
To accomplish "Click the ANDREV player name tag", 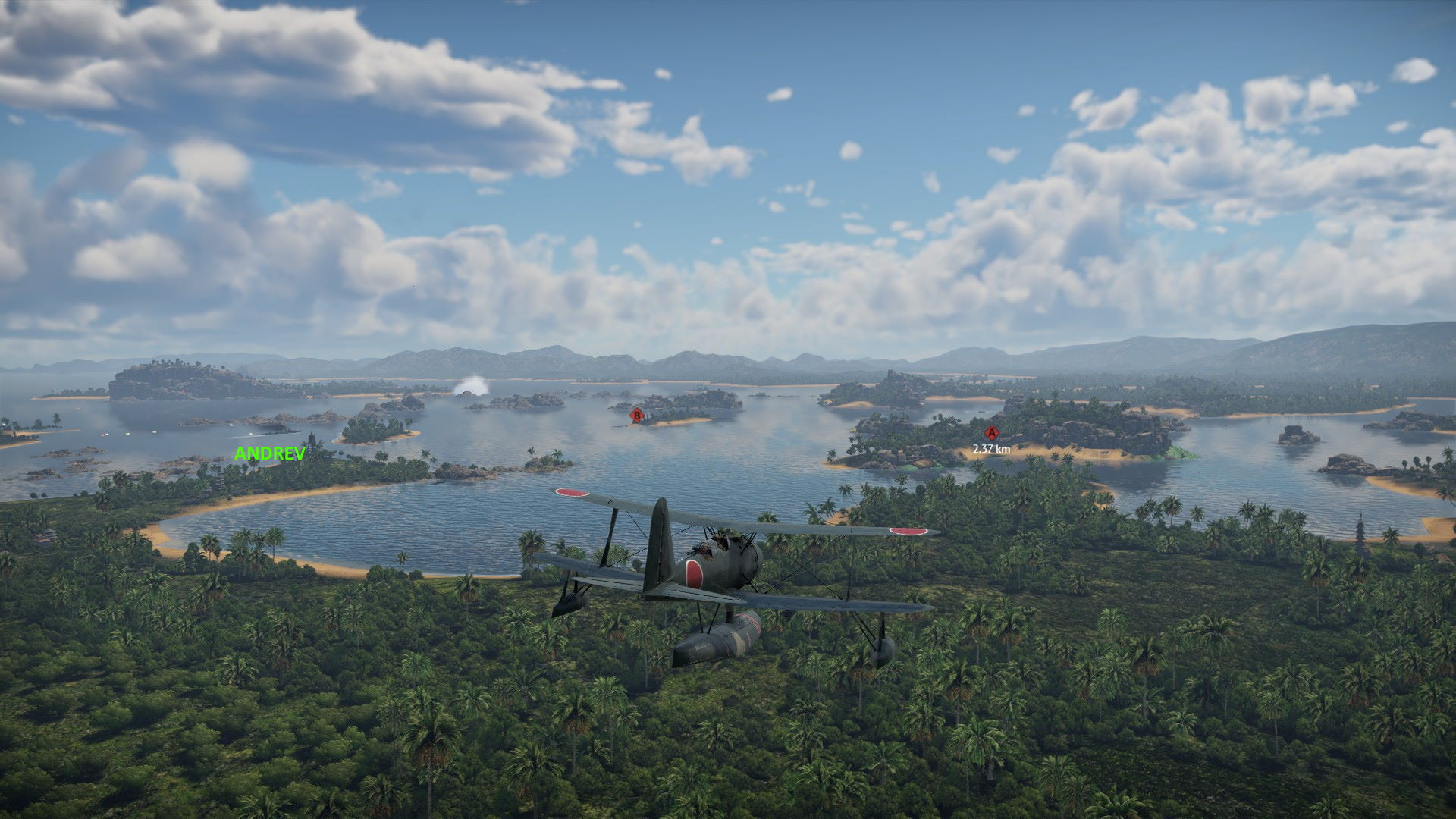I will 270,453.
